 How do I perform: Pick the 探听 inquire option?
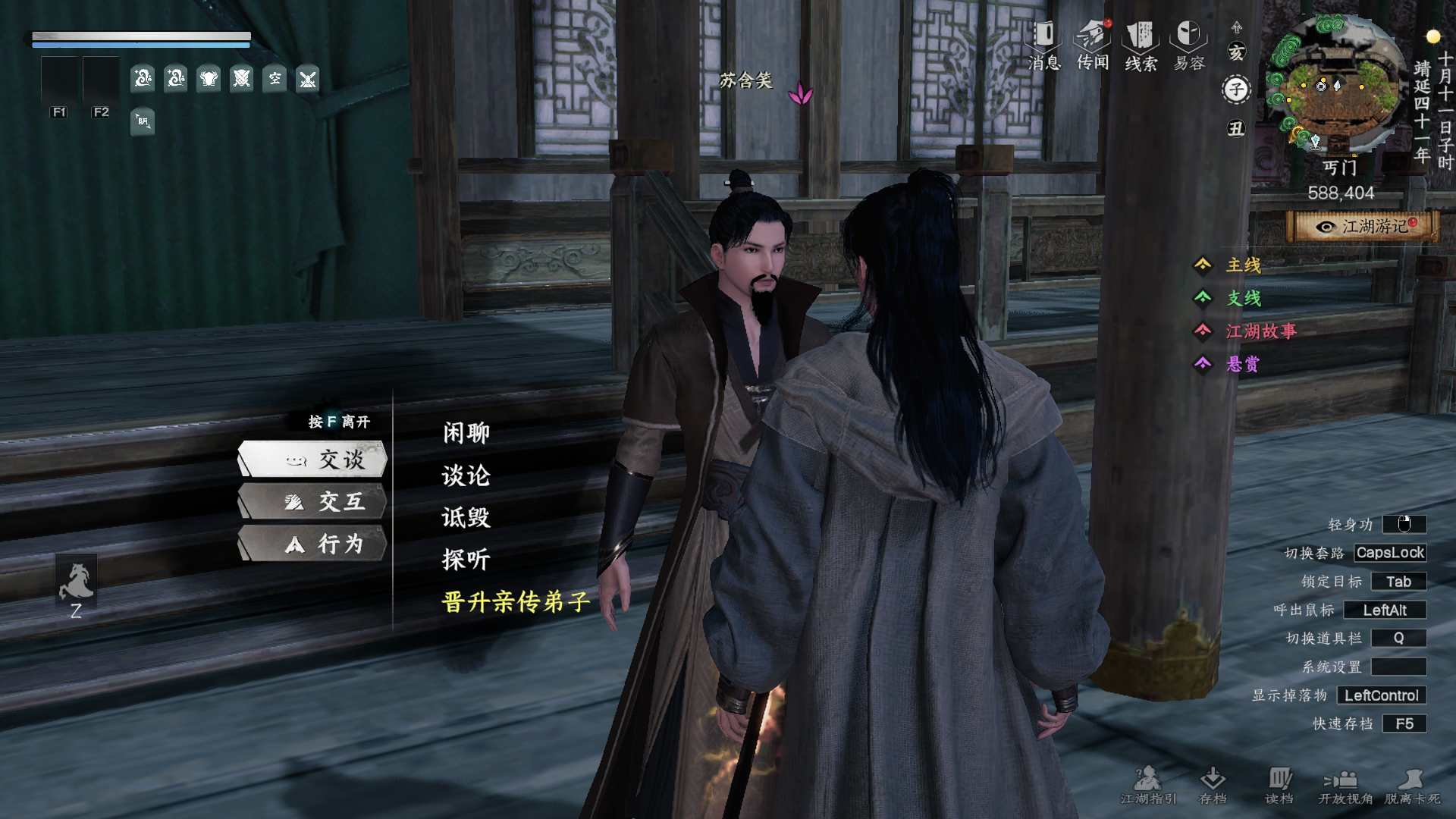pyautogui.click(x=466, y=560)
